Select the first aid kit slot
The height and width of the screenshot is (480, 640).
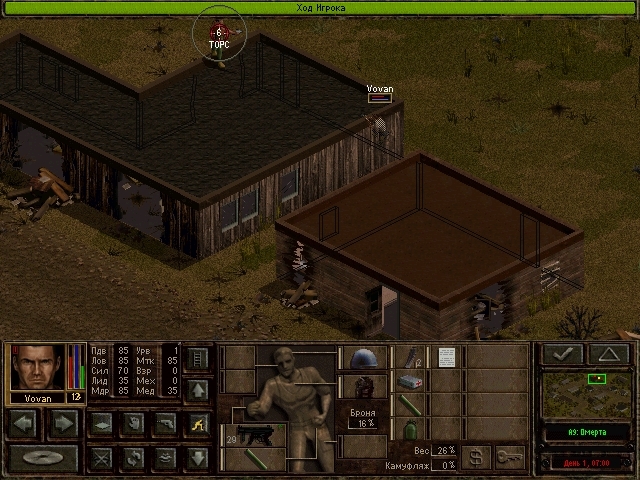[410, 381]
